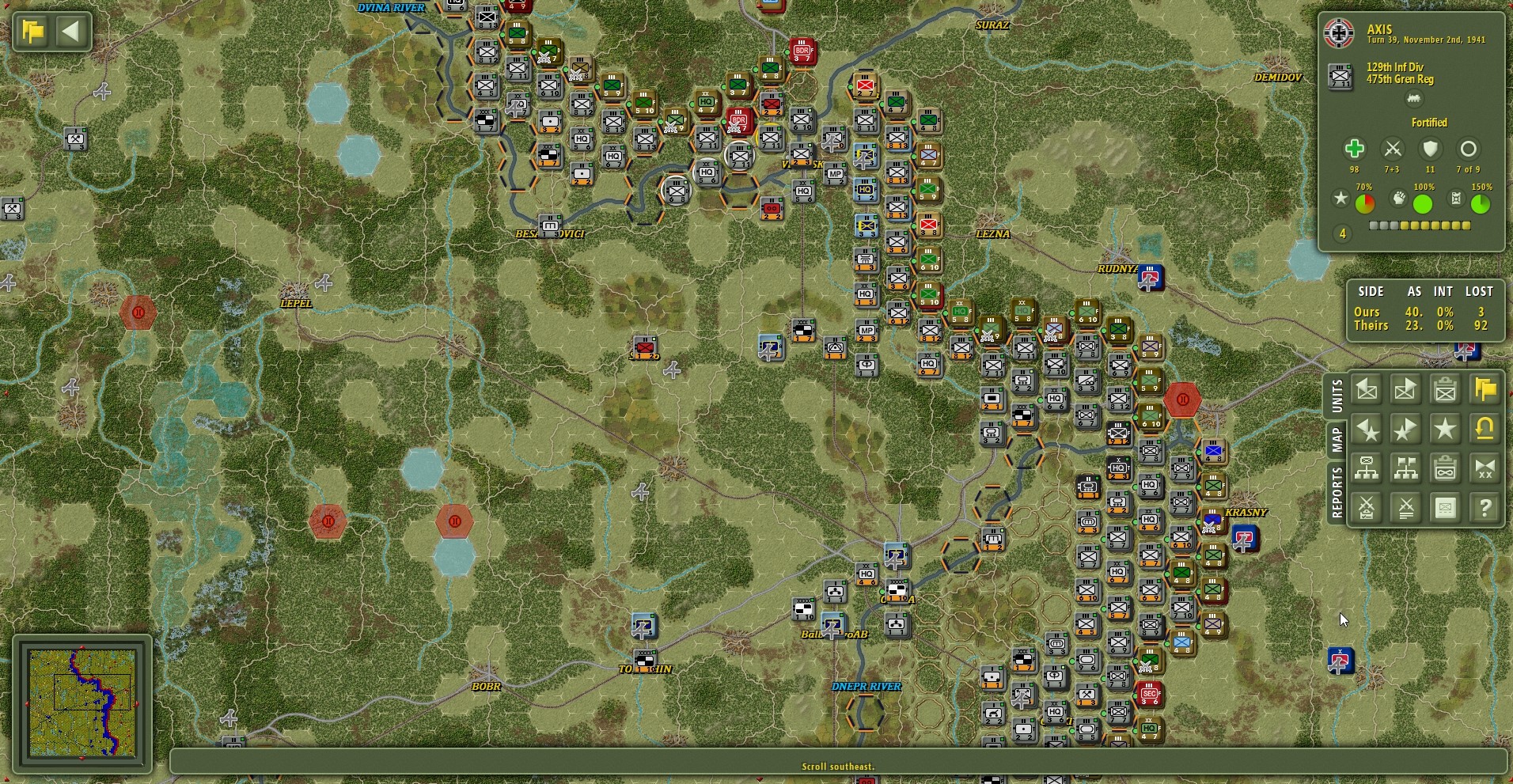Click the flag button in top left corner
The height and width of the screenshot is (784, 1513).
point(32,31)
